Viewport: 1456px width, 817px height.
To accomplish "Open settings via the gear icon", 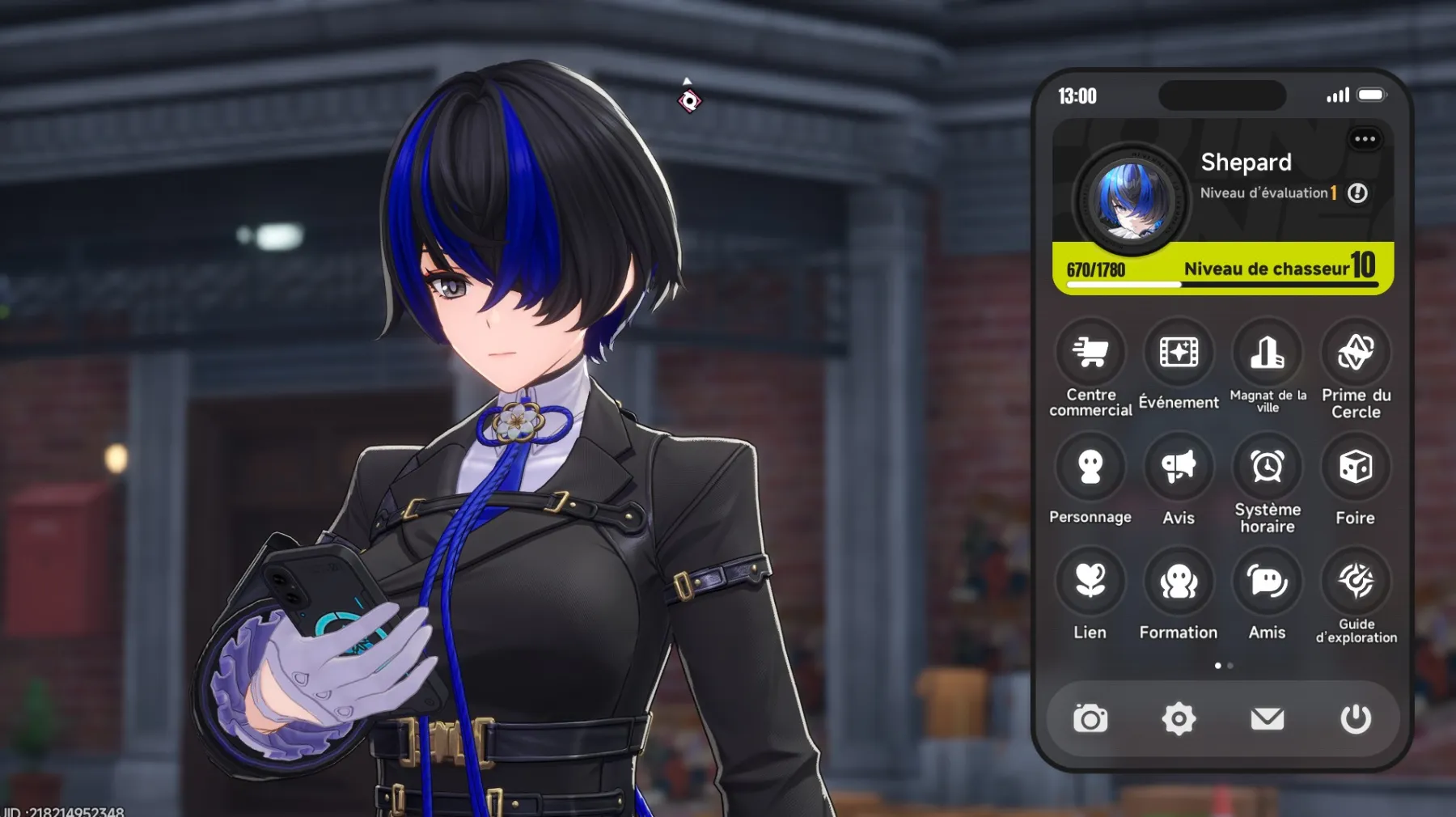I will [1179, 718].
